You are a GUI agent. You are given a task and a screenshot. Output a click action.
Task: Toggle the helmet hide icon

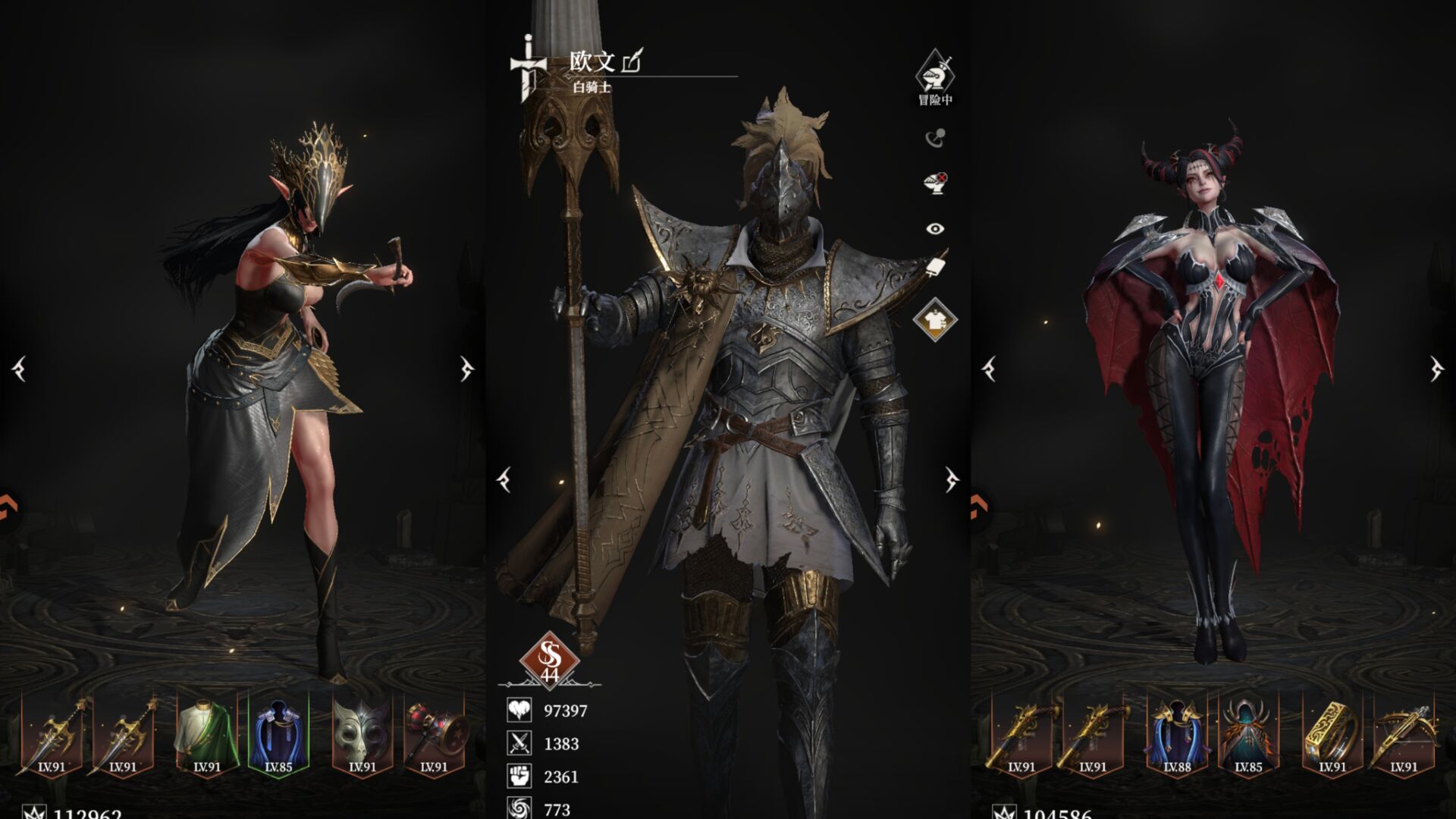pos(935,183)
